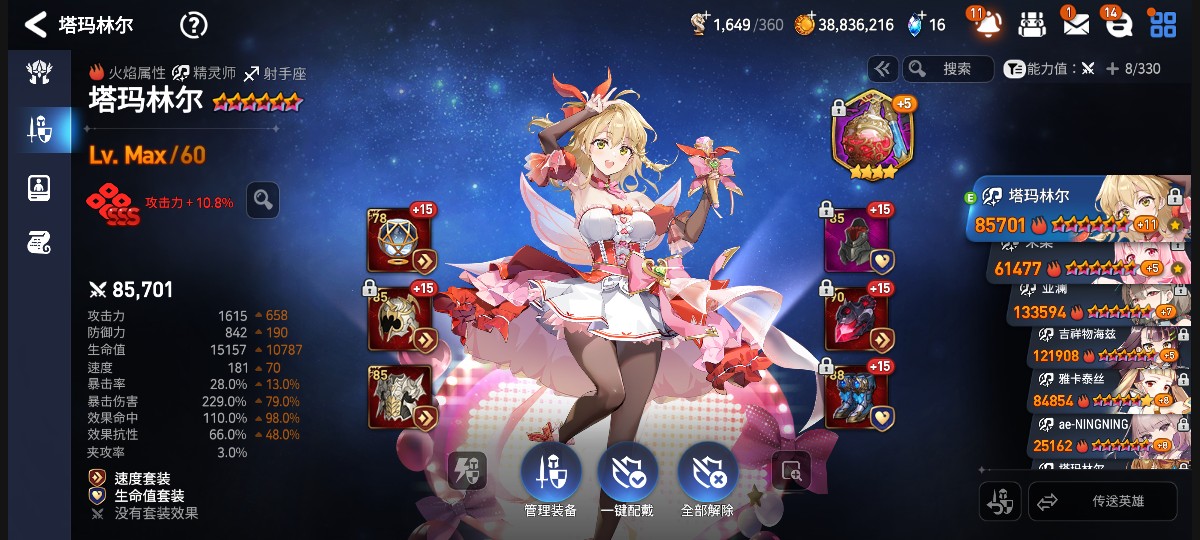Click the hero search box
This screenshot has width=1200, height=540.
948,68
